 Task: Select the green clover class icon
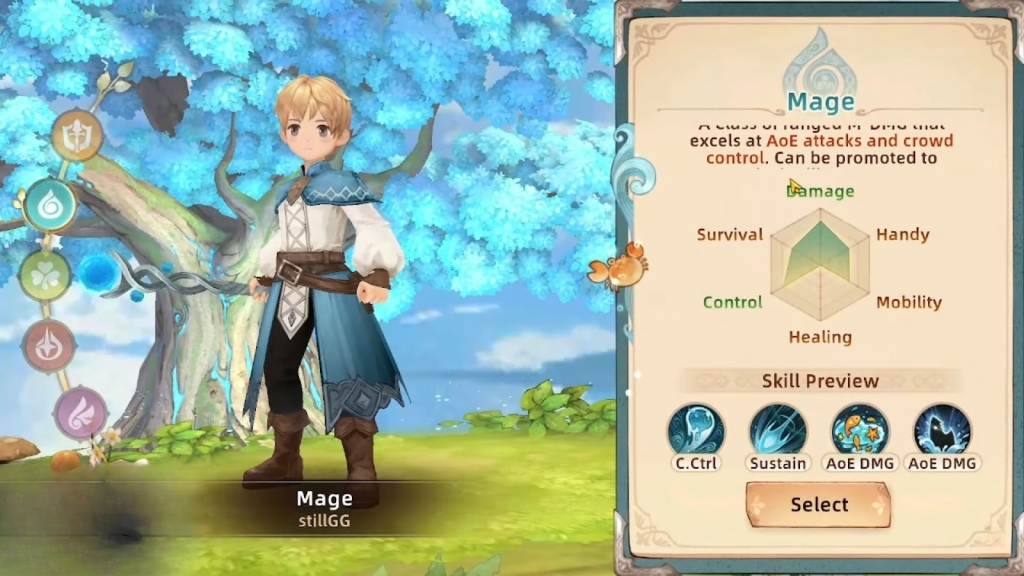coord(45,275)
